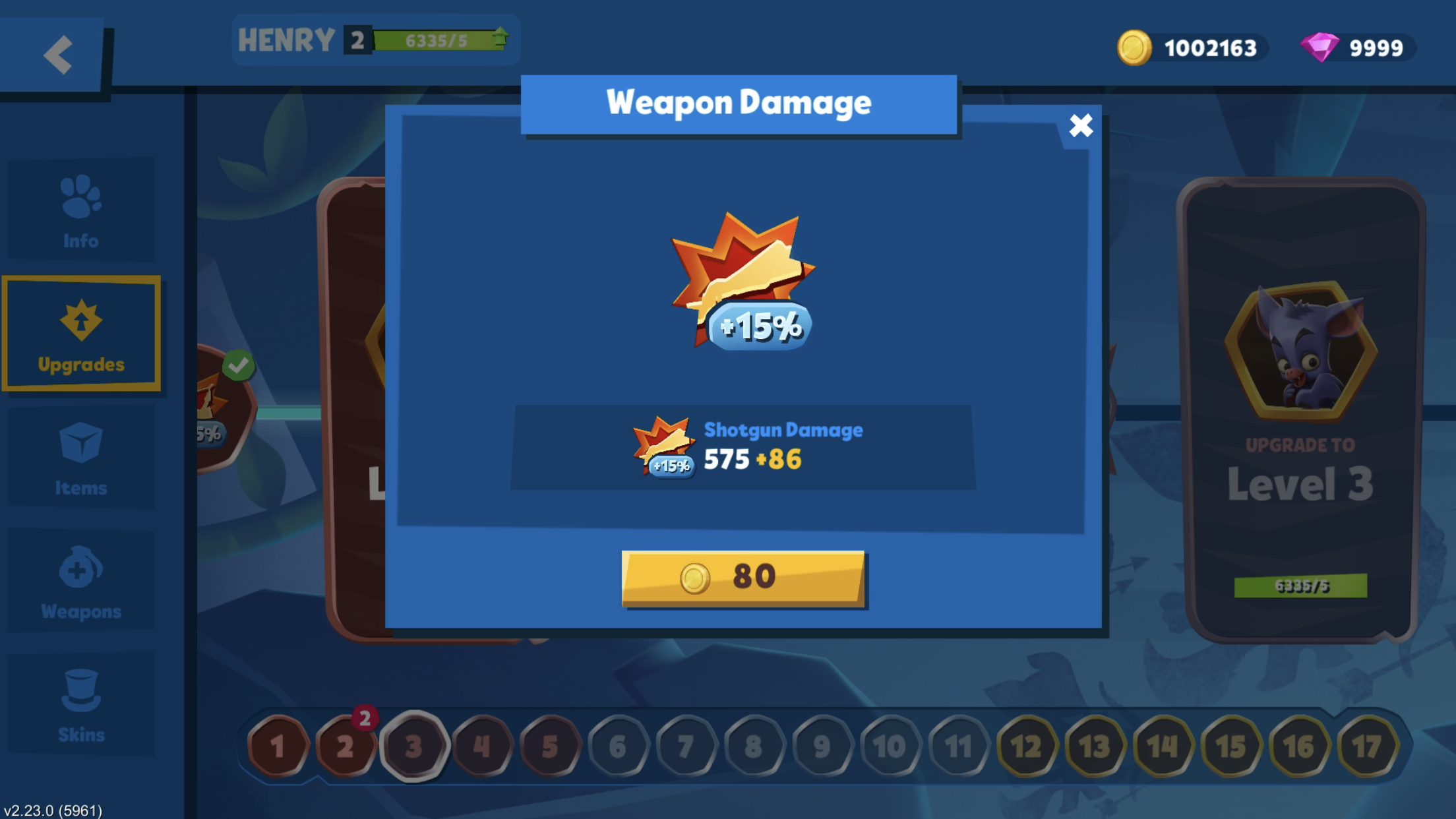Open the Upgrade to Level 3 card

(1300, 409)
